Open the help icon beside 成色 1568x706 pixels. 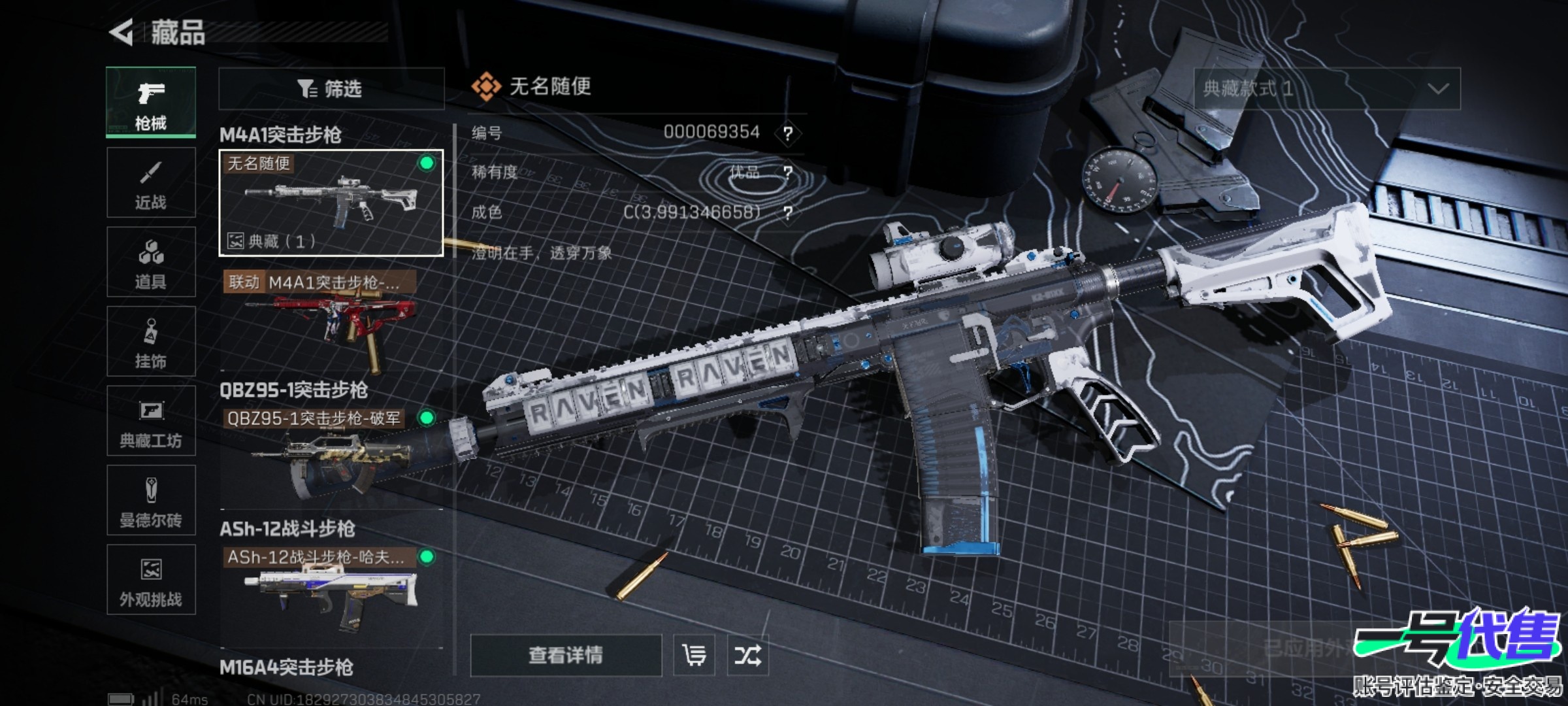click(x=788, y=213)
